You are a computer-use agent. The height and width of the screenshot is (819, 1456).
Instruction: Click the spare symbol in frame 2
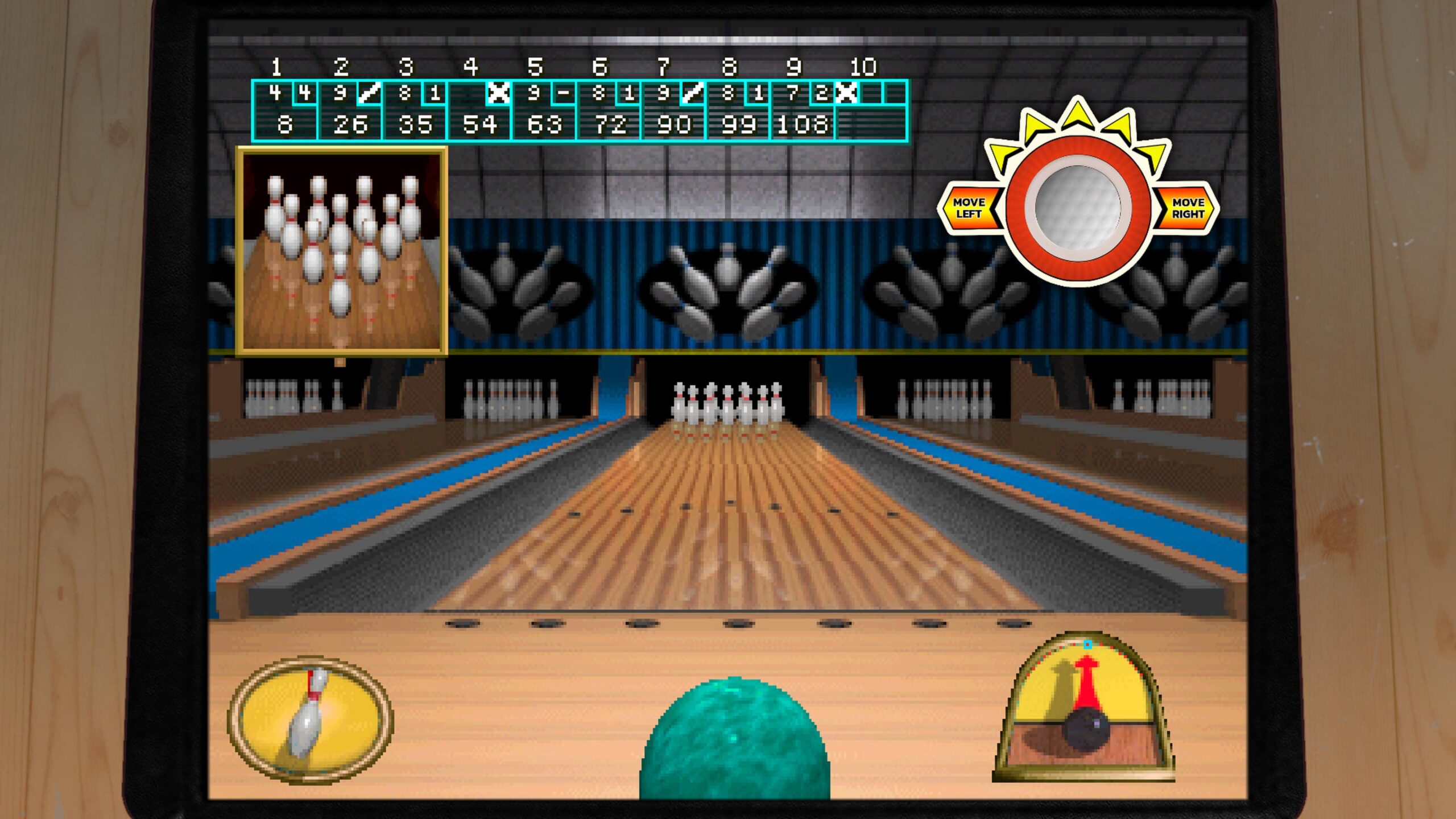pyautogui.click(x=368, y=92)
